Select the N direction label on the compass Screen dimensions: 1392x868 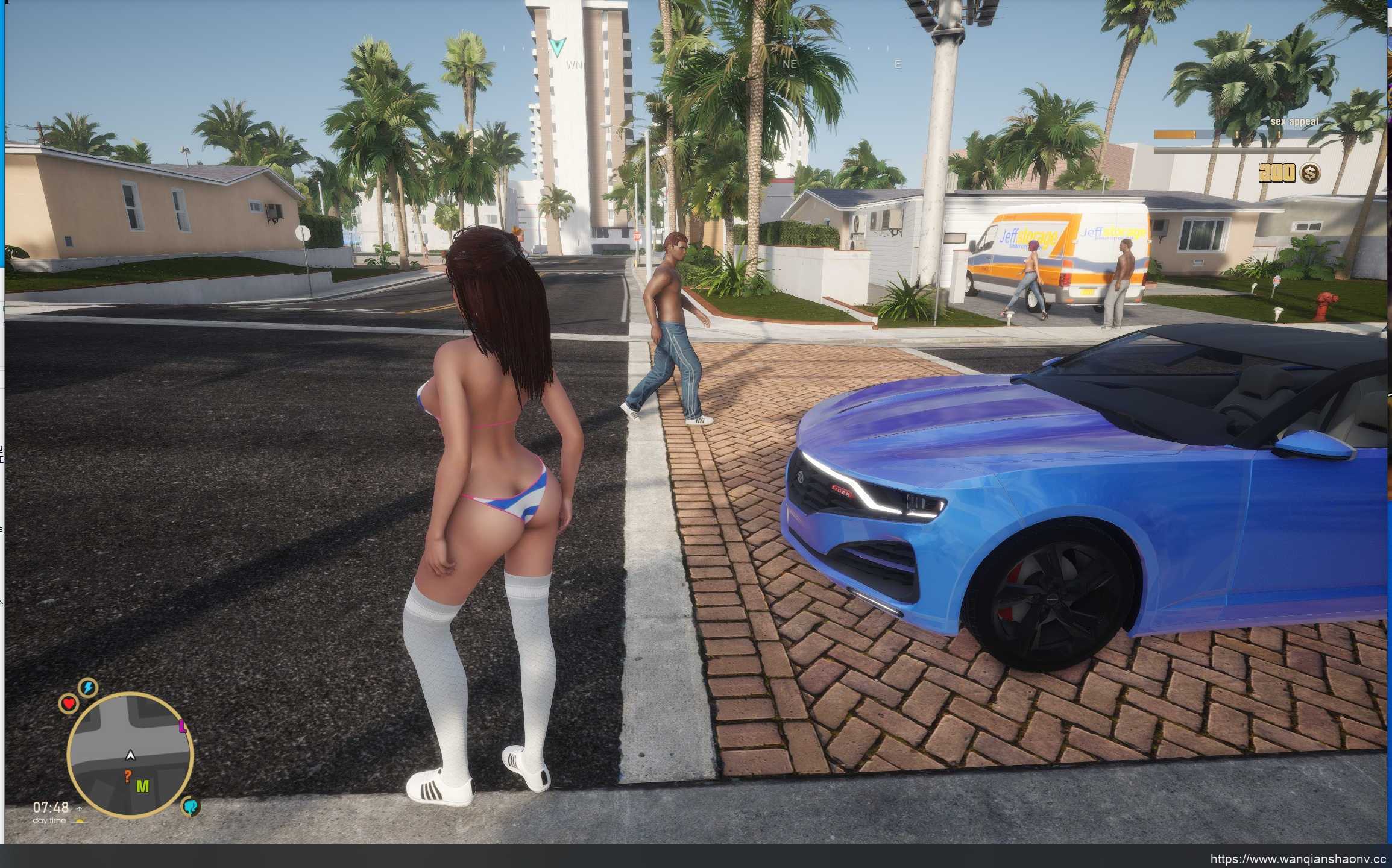point(682,63)
